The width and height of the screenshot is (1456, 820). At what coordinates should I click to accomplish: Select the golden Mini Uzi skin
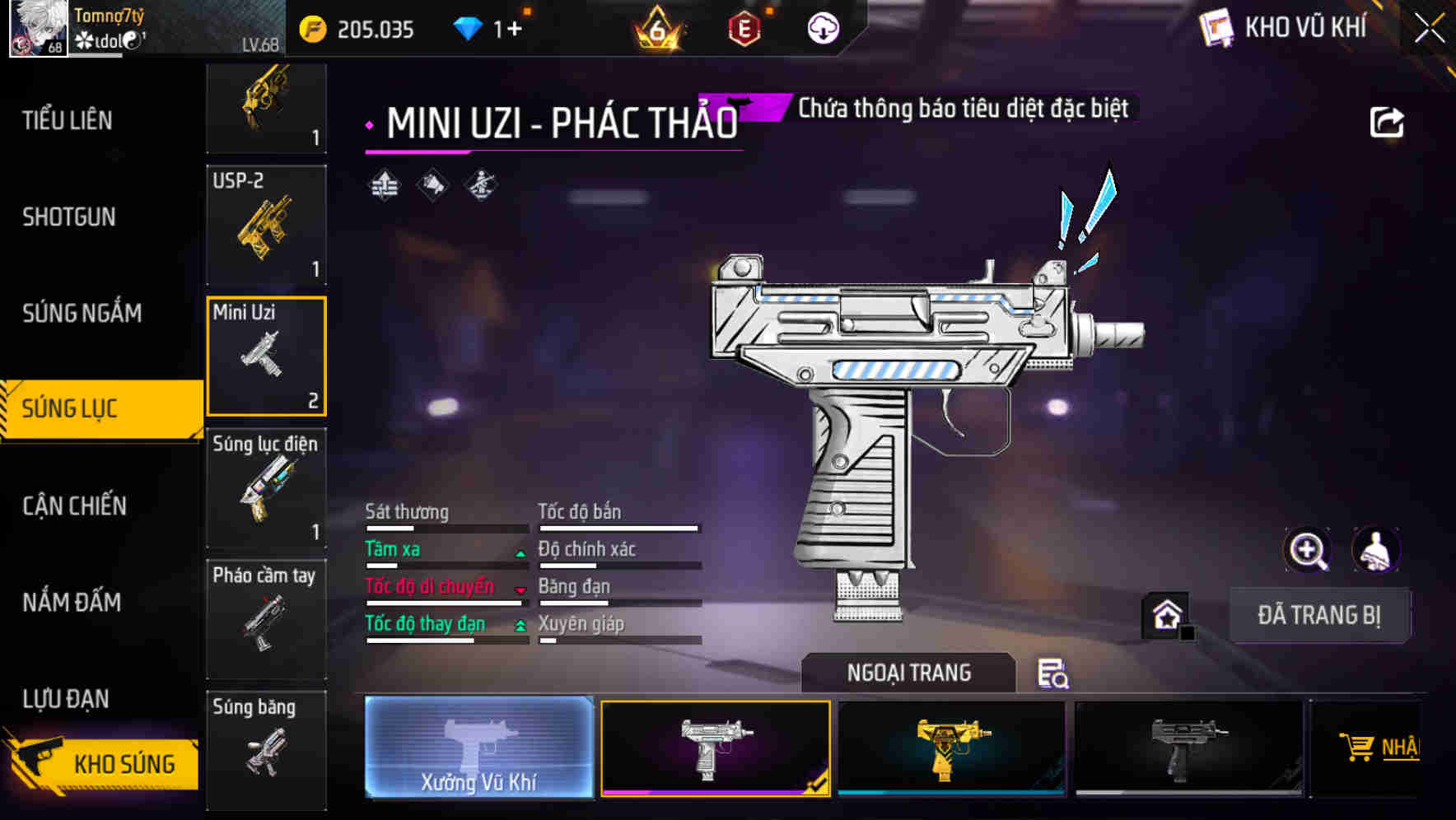[951, 748]
